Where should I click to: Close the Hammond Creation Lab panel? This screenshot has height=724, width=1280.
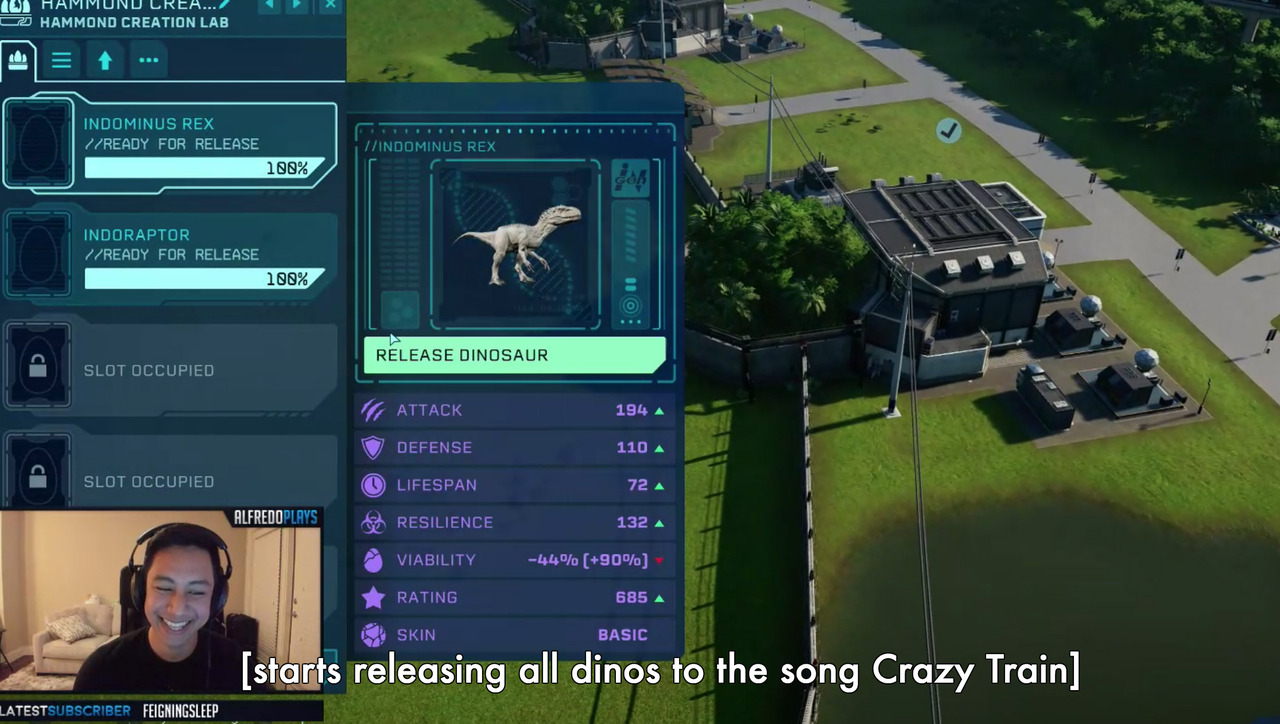point(331,5)
